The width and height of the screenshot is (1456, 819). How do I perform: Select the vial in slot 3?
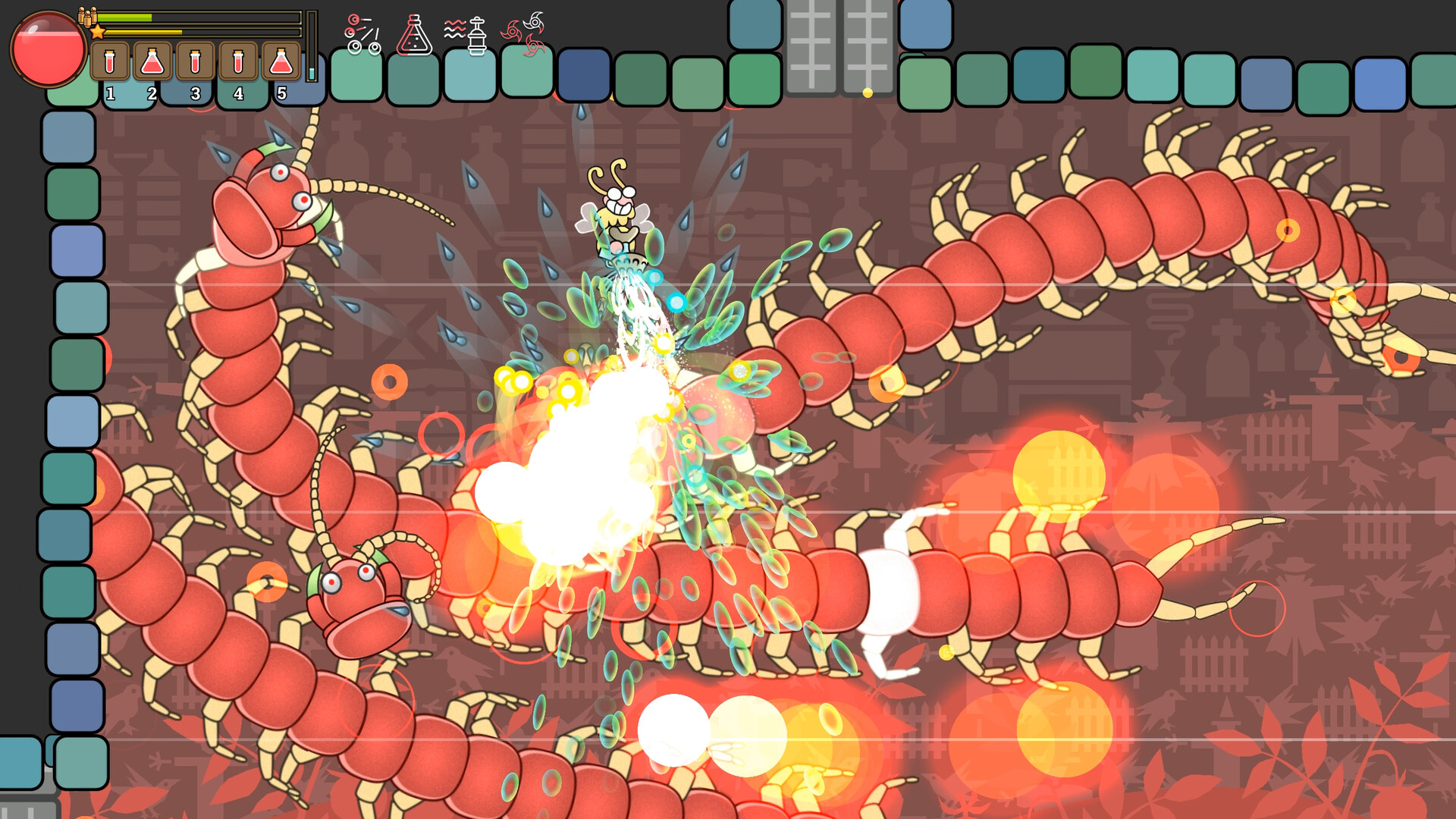click(x=195, y=61)
